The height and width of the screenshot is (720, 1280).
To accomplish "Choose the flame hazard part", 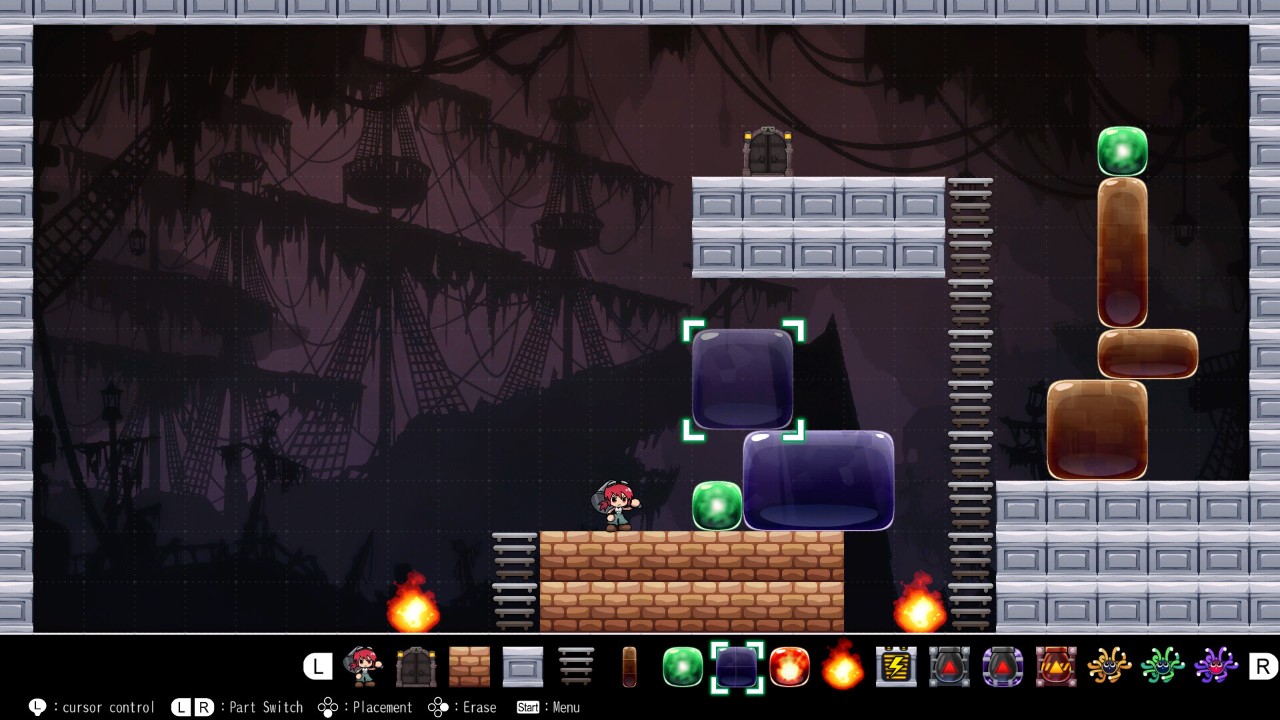I will click(x=843, y=666).
